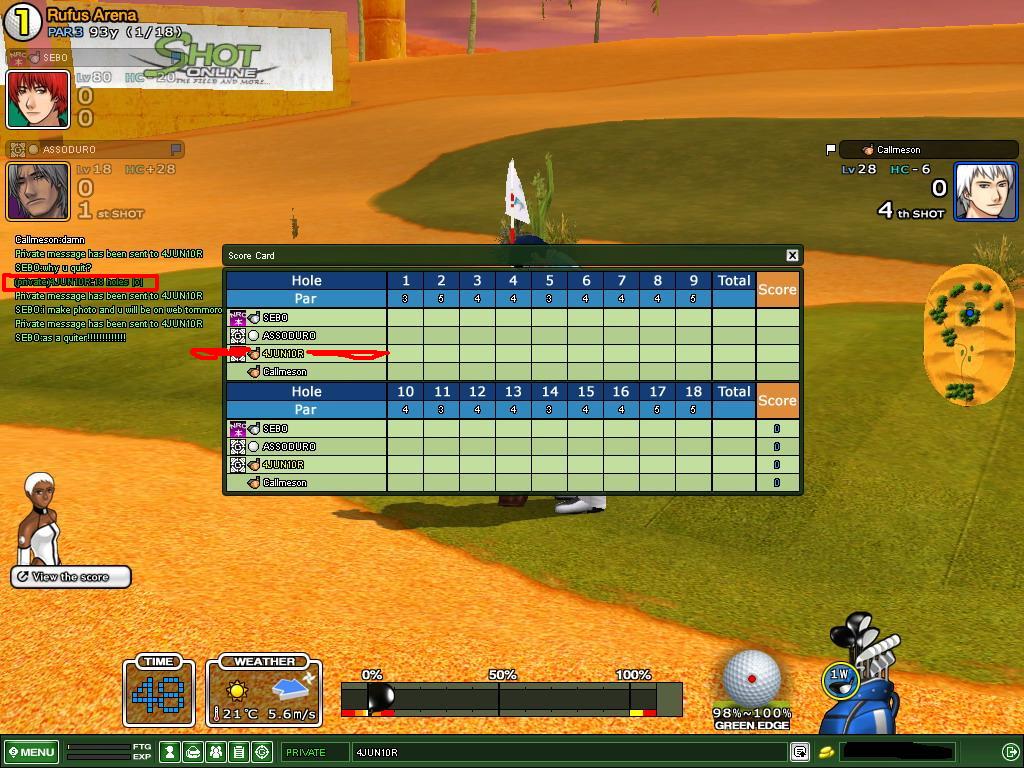Click the golf ball impact point selector
1024x768 pixels.
coord(751,679)
